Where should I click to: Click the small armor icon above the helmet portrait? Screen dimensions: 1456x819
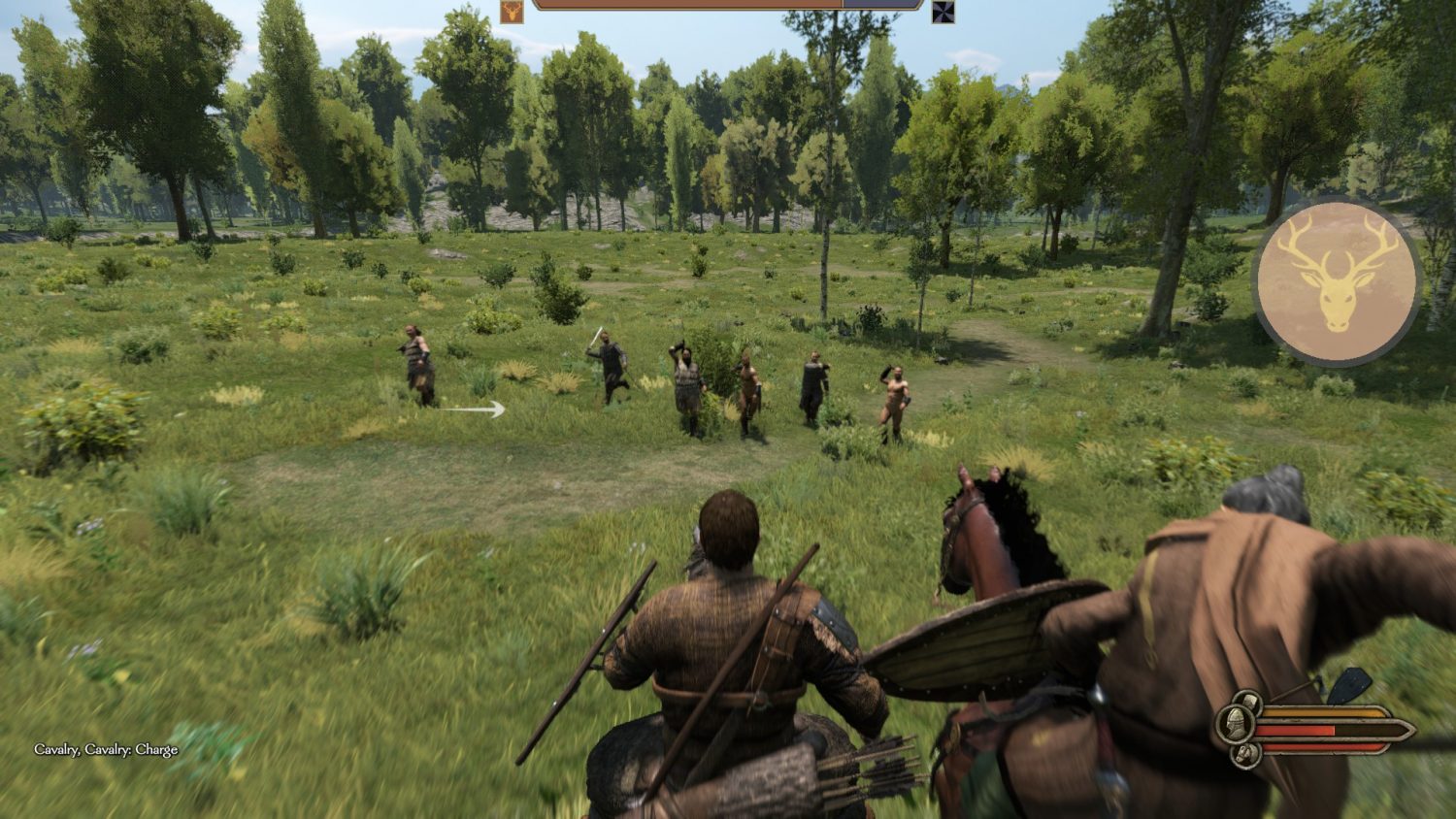coord(1249,701)
